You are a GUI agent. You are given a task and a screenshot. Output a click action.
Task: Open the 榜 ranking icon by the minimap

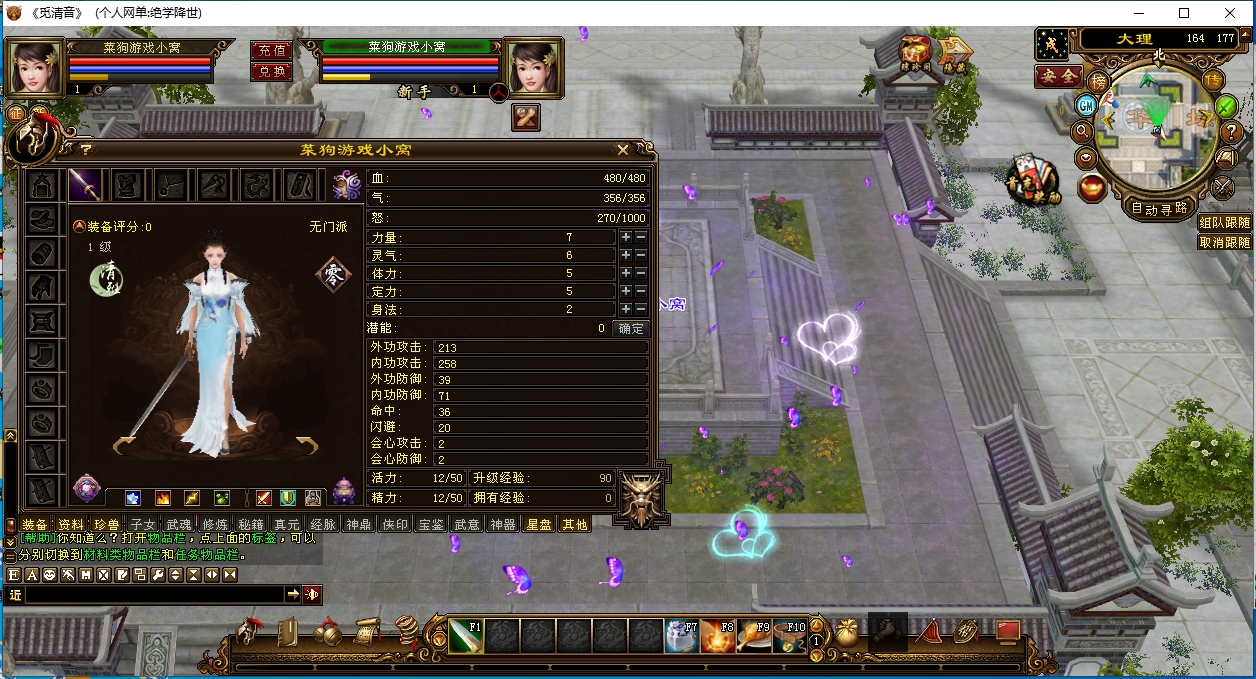[1099, 80]
